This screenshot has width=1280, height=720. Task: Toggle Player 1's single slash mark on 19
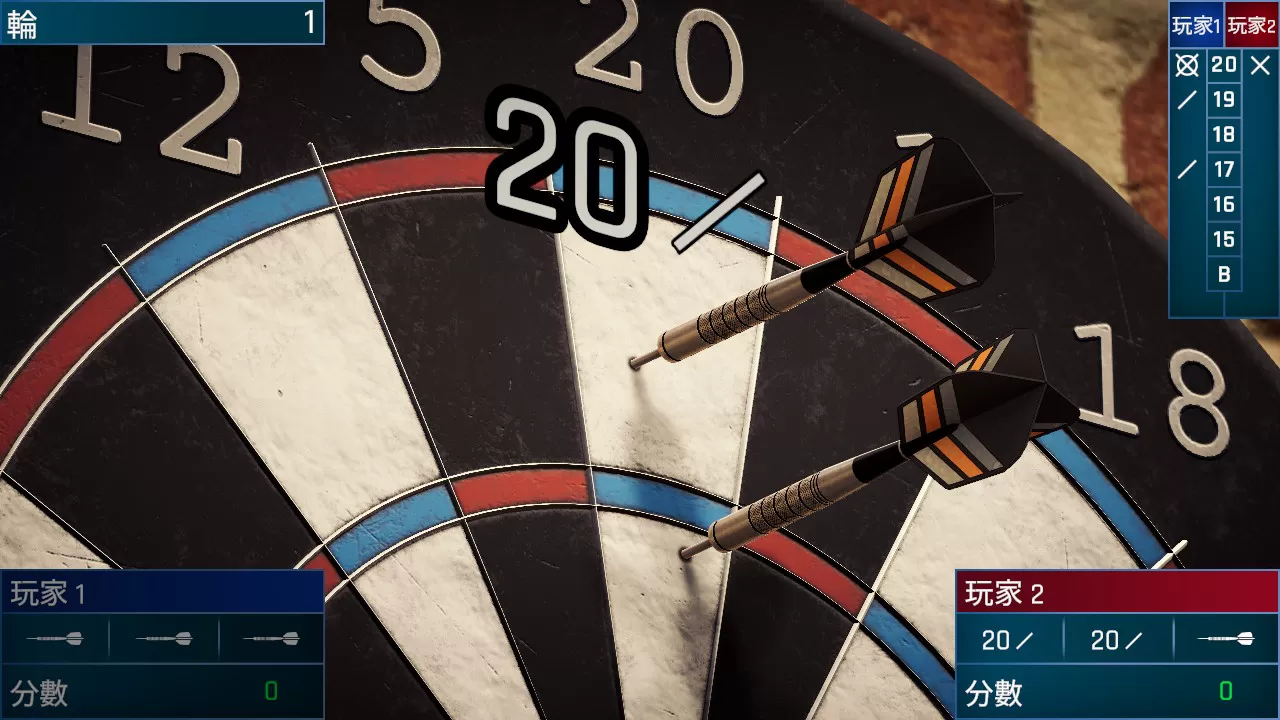pos(1186,100)
